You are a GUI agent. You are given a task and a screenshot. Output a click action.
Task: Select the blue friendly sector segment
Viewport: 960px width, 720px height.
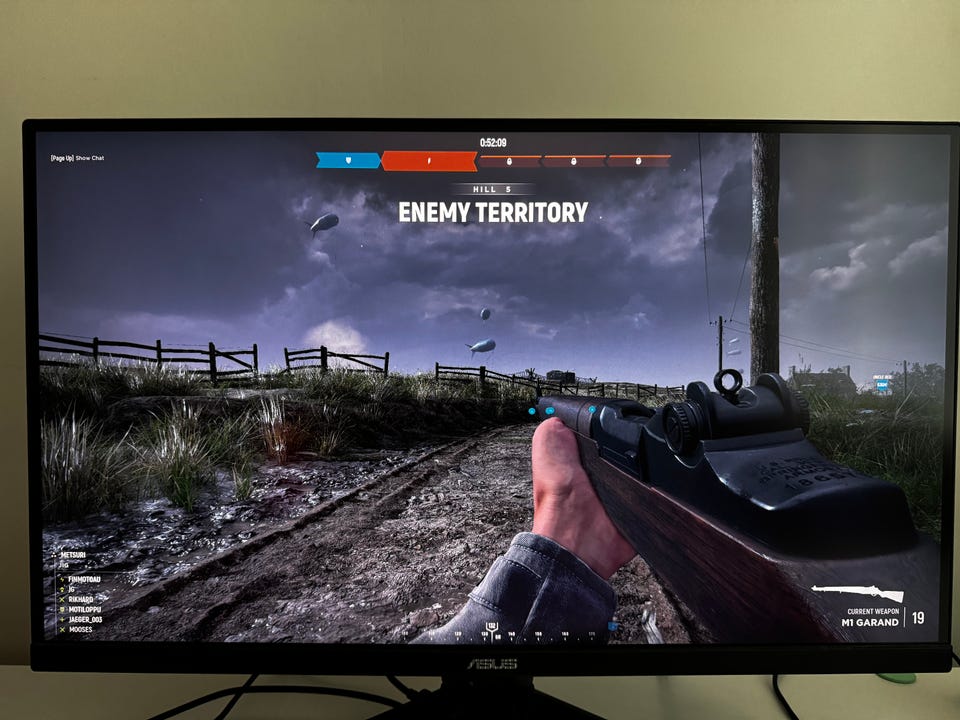click(x=348, y=160)
